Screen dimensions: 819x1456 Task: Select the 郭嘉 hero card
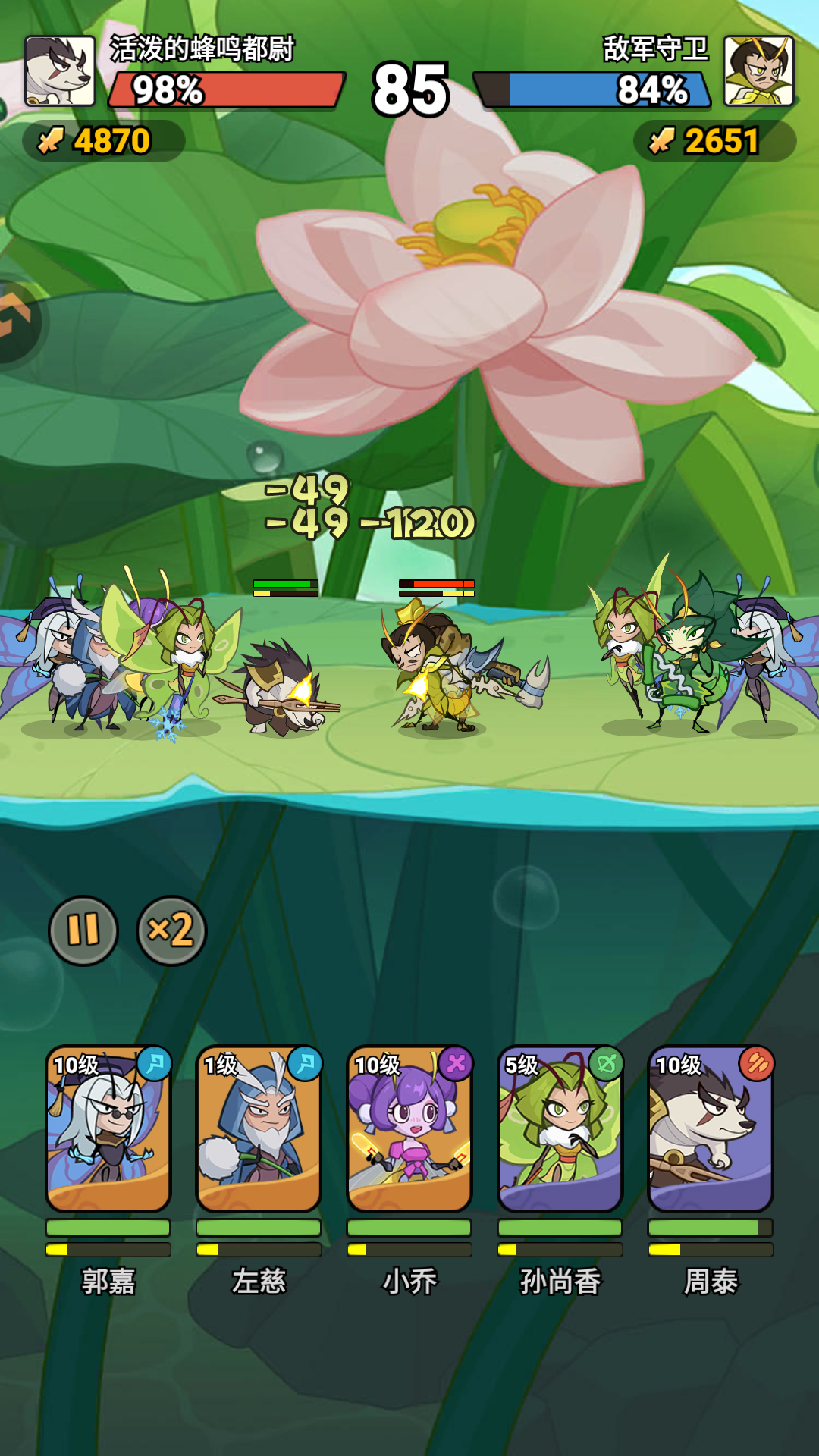tap(108, 1129)
